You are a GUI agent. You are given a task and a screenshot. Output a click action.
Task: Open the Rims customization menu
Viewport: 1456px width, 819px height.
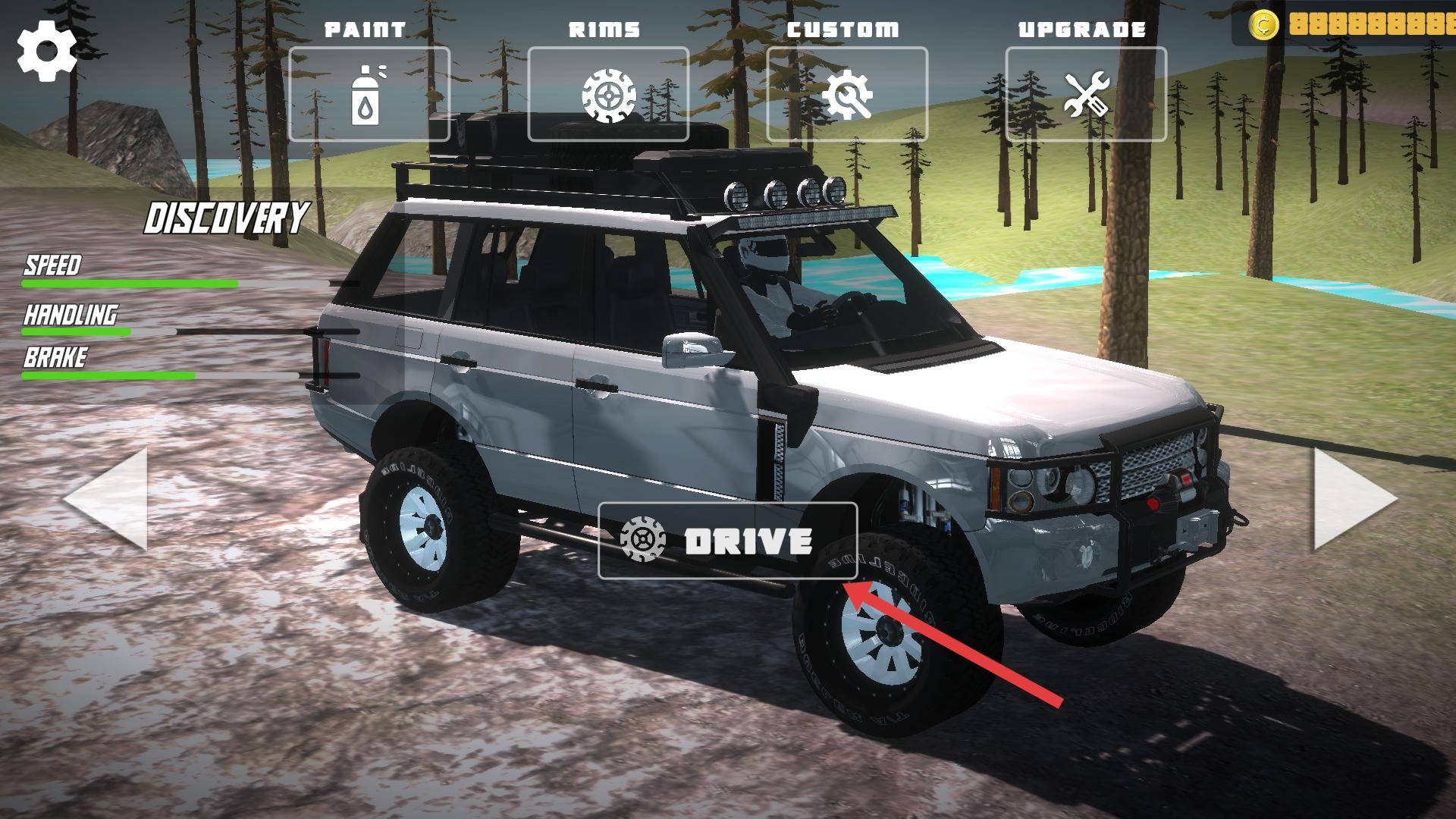point(608,94)
